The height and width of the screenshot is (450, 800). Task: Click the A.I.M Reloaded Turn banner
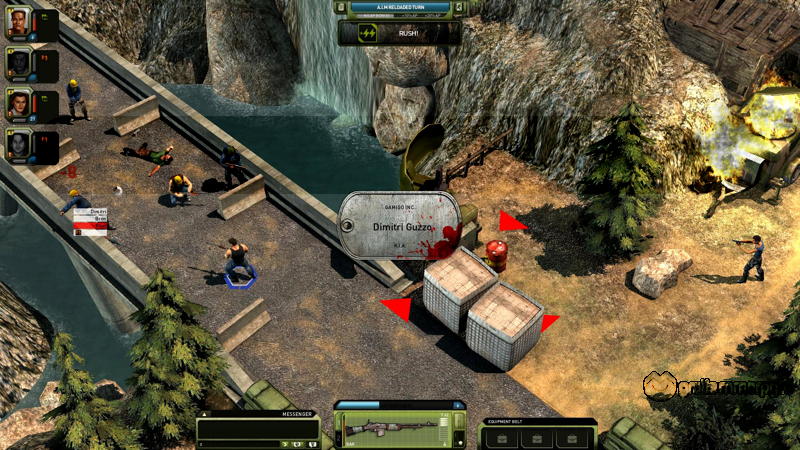[x=399, y=7]
